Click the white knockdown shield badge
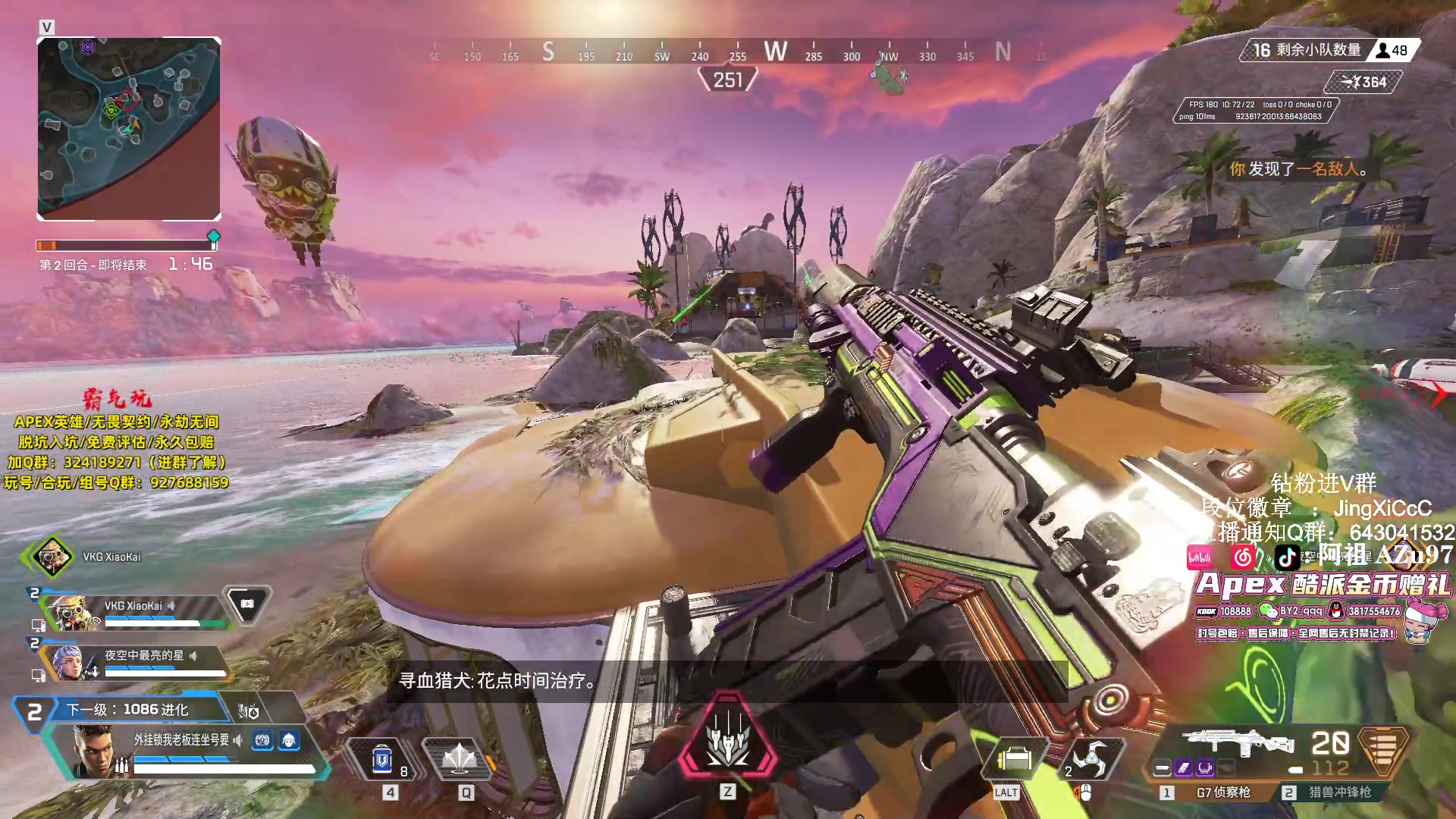The height and width of the screenshot is (819, 1456). 246,604
